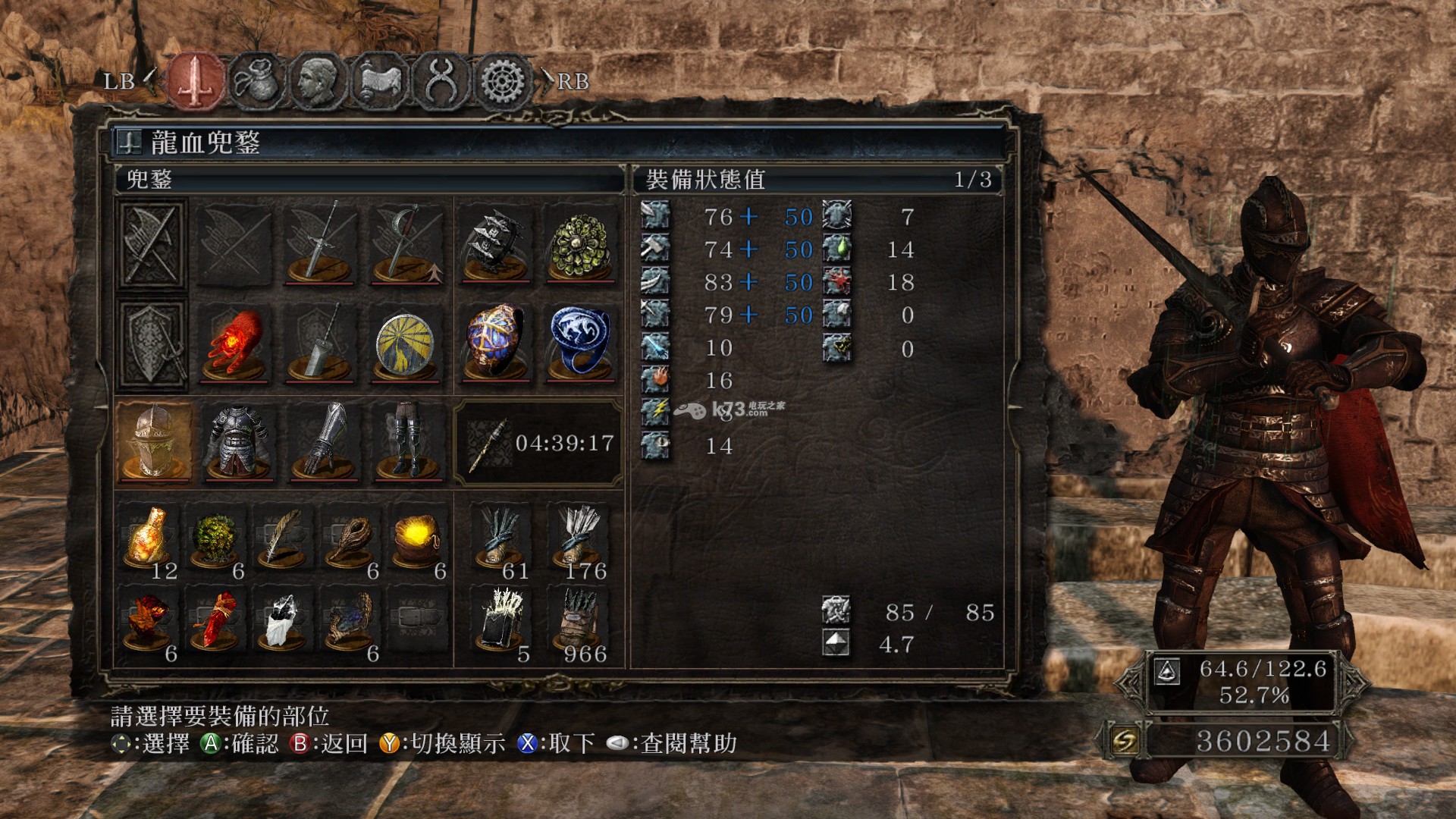Select the gauntlets armor slot
Screen dimensions: 1456x819
[x=324, y=441]
